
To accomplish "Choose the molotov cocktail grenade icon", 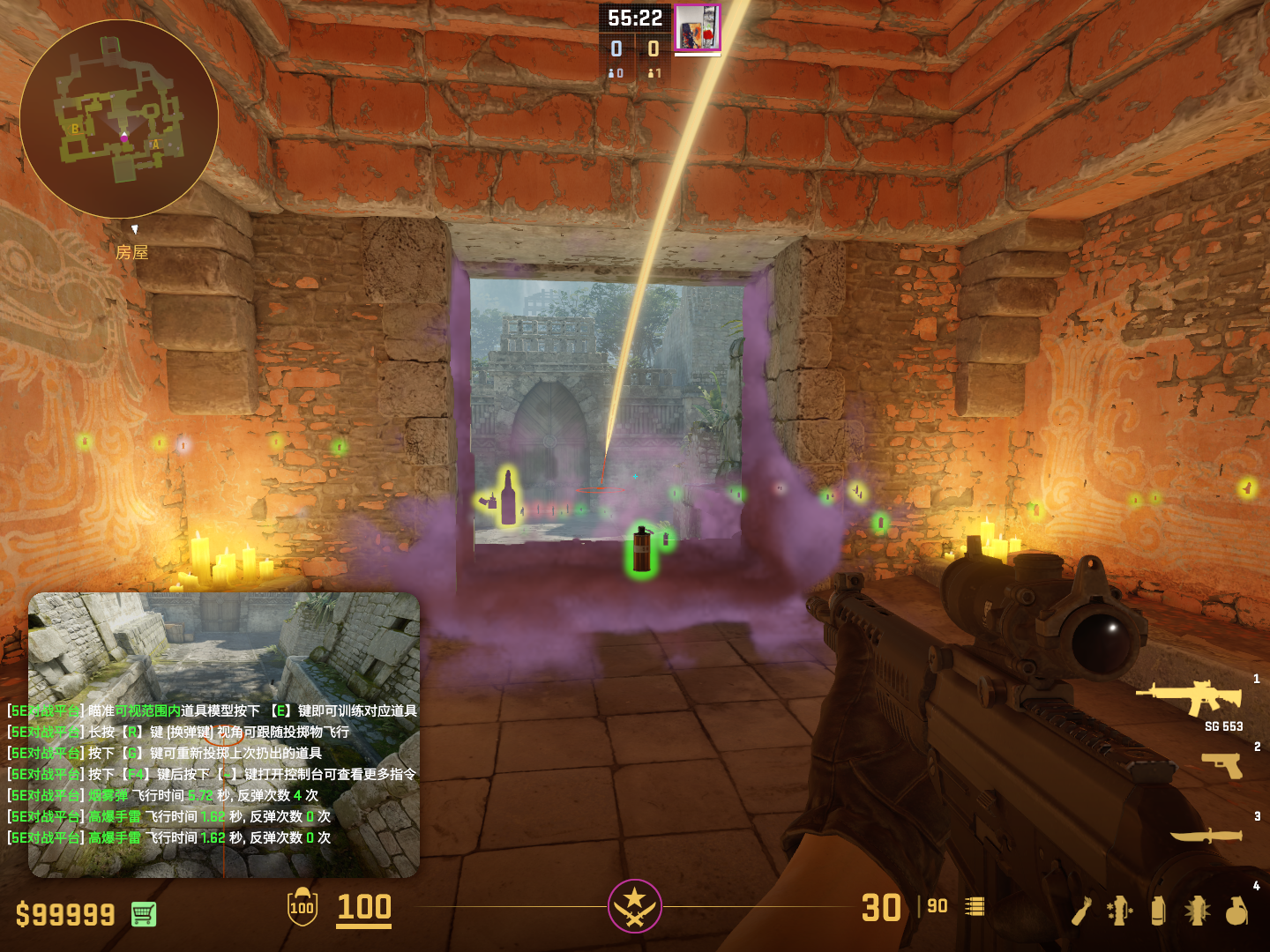I will (x=1082, y=911).
